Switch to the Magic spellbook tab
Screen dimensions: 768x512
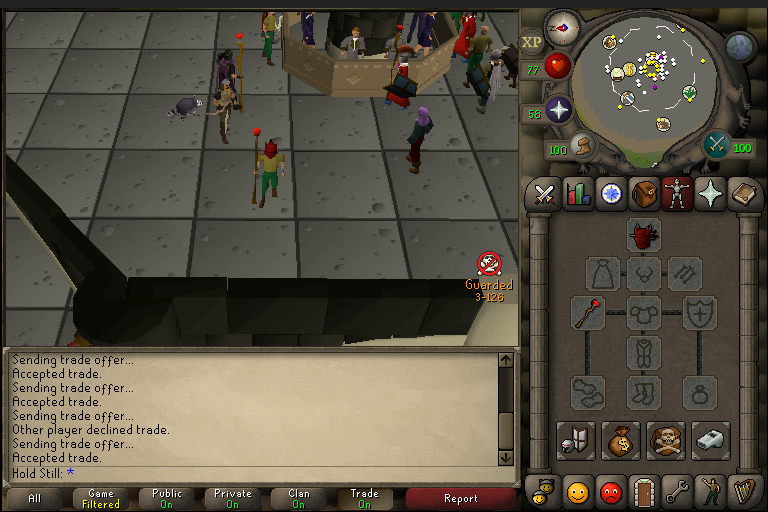pyautogui.click(x=744, y=193)
